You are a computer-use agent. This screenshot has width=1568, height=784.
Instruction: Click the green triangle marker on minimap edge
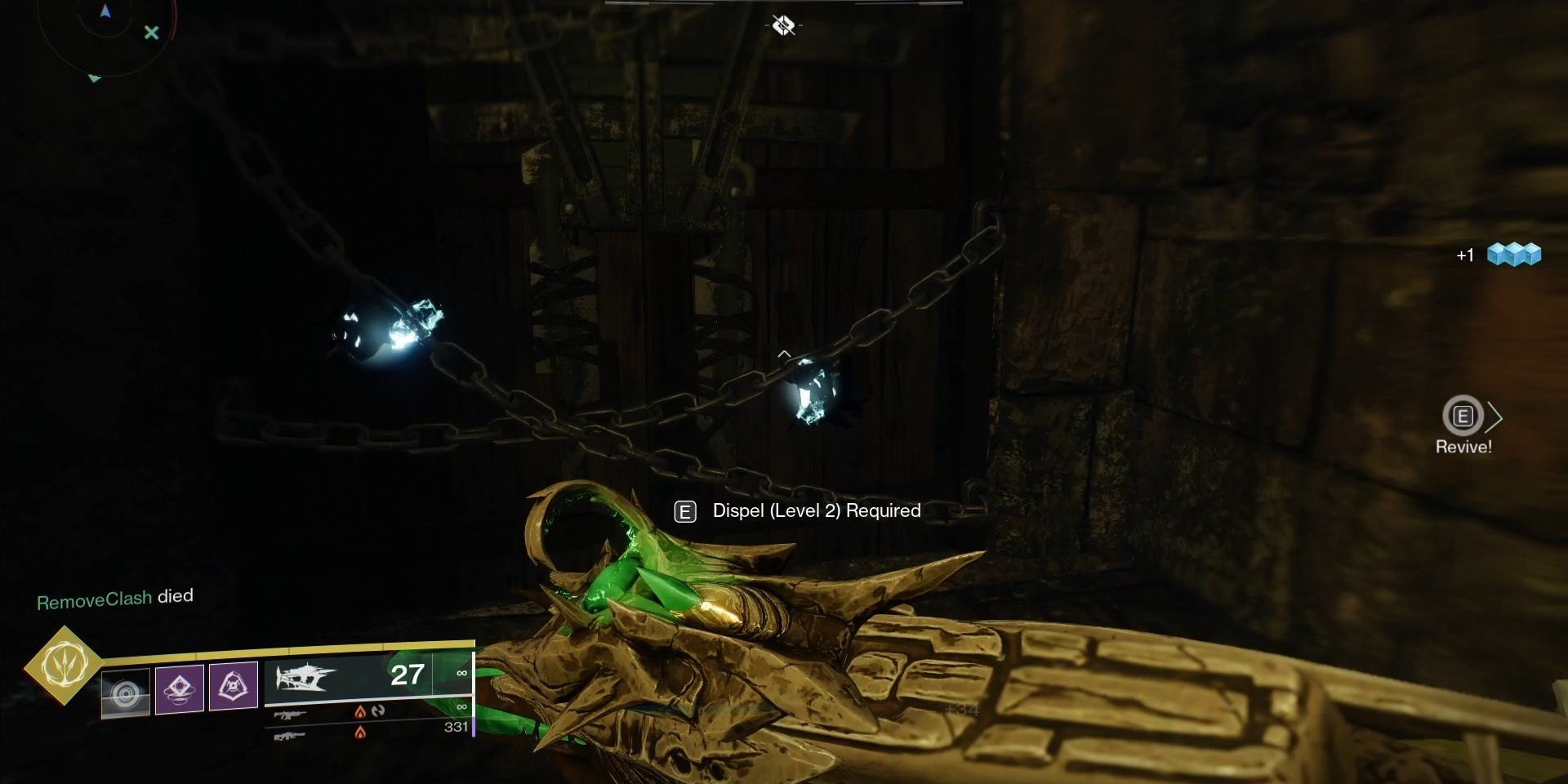coord(95,78)
